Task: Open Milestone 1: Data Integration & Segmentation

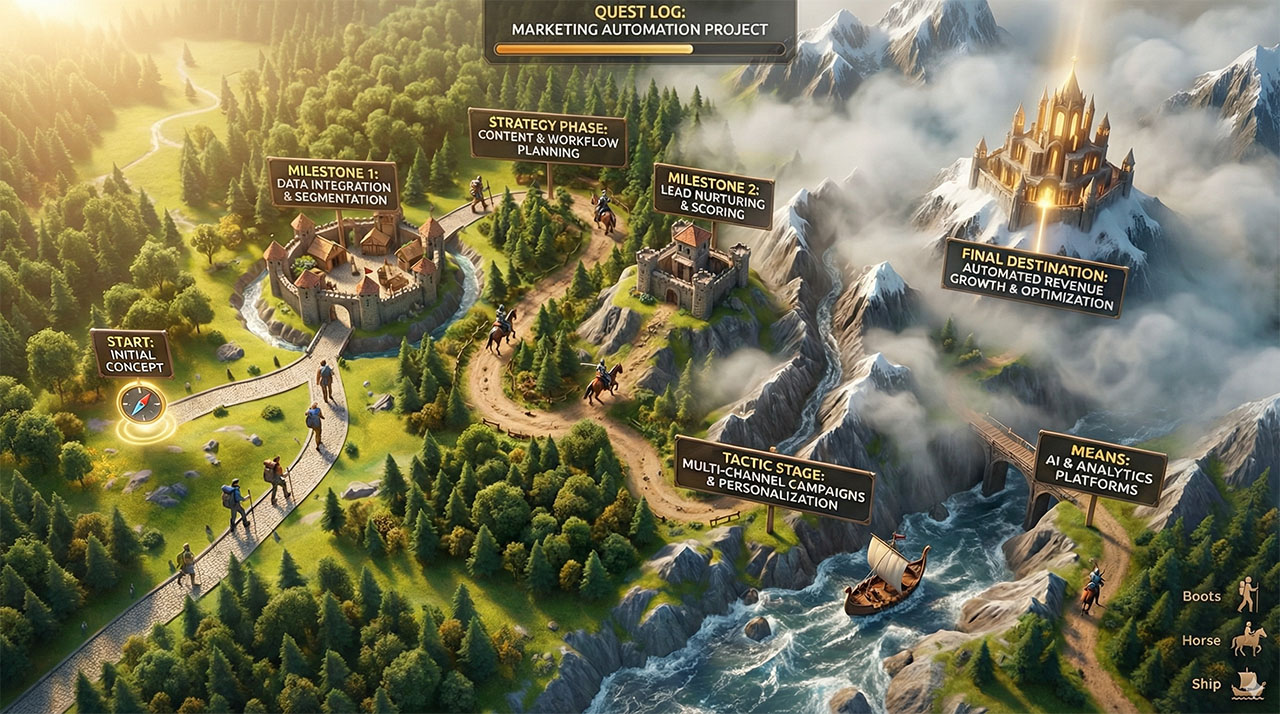Action: [332, 185]
